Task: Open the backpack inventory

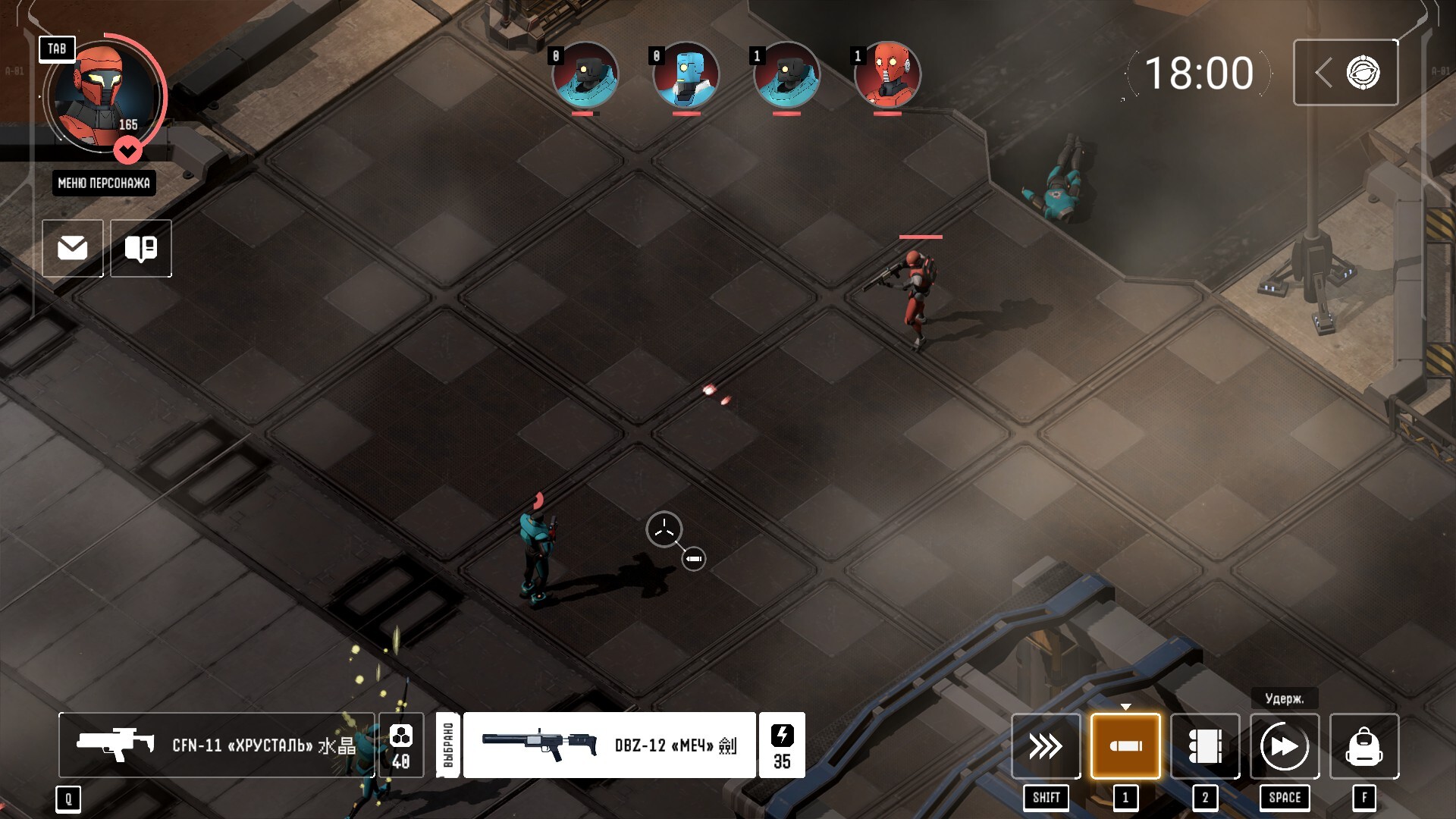Action: pos(1364,746)
